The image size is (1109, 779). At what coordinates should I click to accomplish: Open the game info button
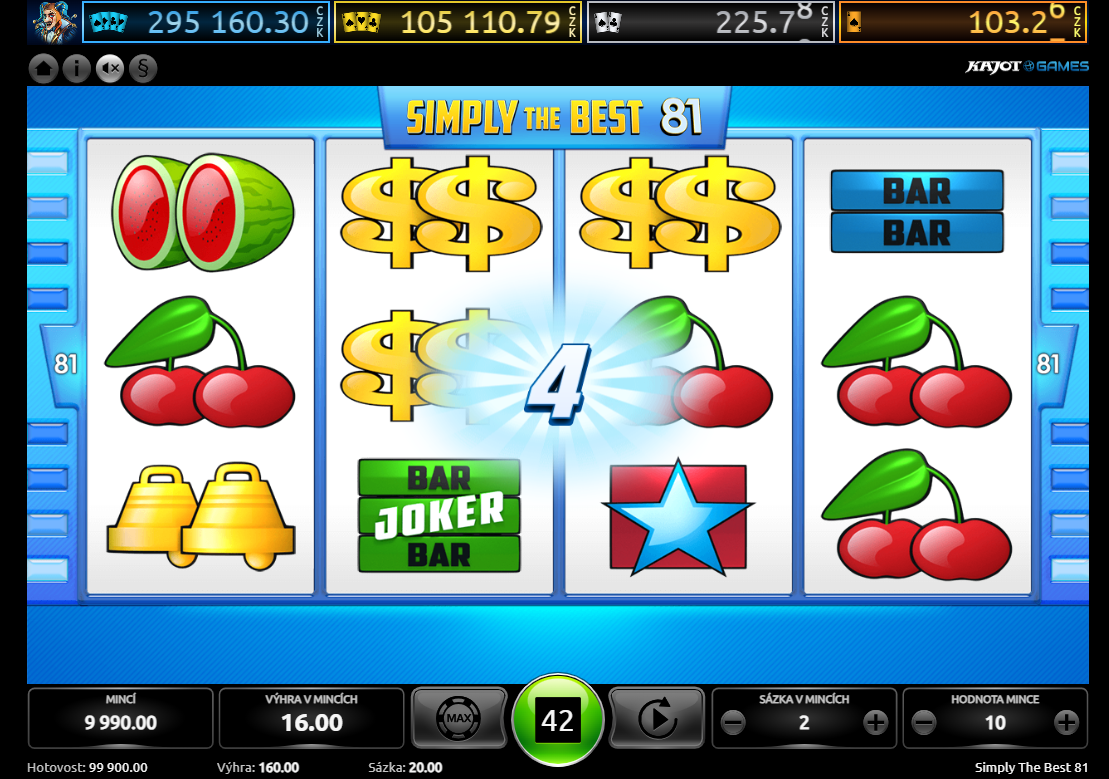76,68
